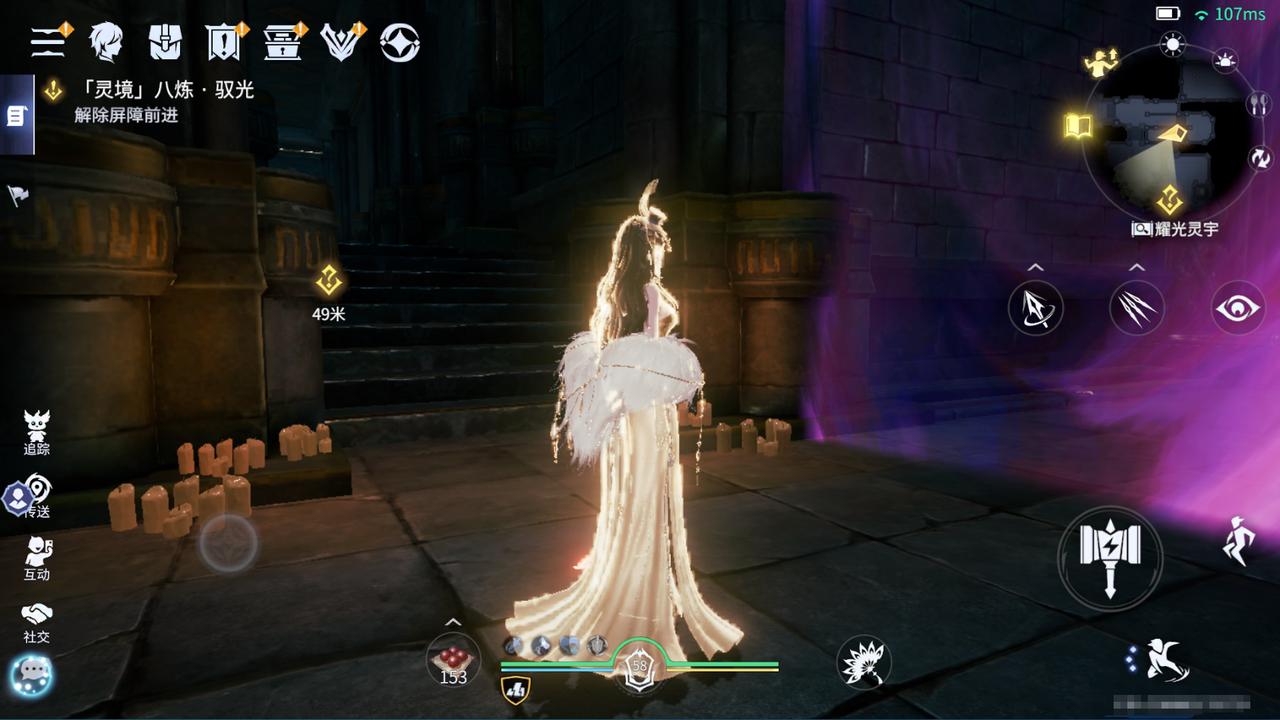Viewport: 1280px width, 720px height.
Task: Open the backpack inventory icon
Action: click(165, 42)
